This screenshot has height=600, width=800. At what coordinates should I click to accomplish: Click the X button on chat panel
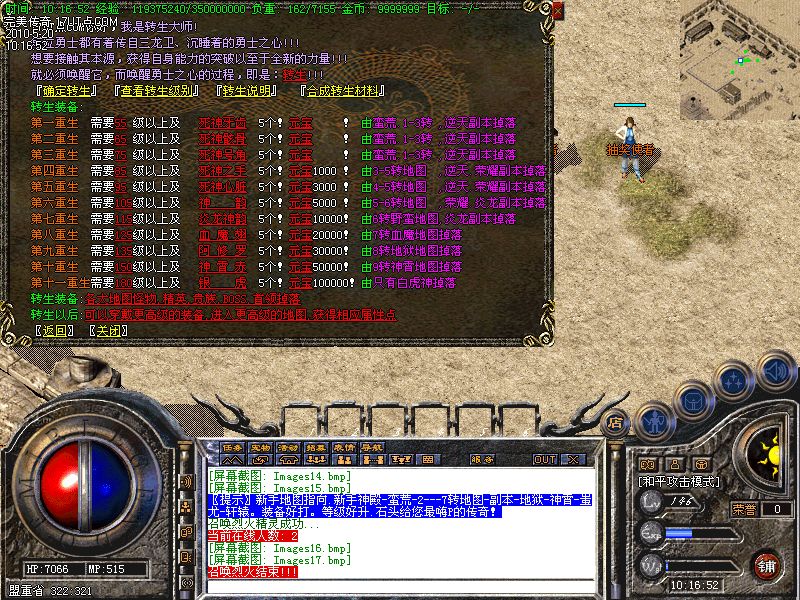click(x=573, y=460)
